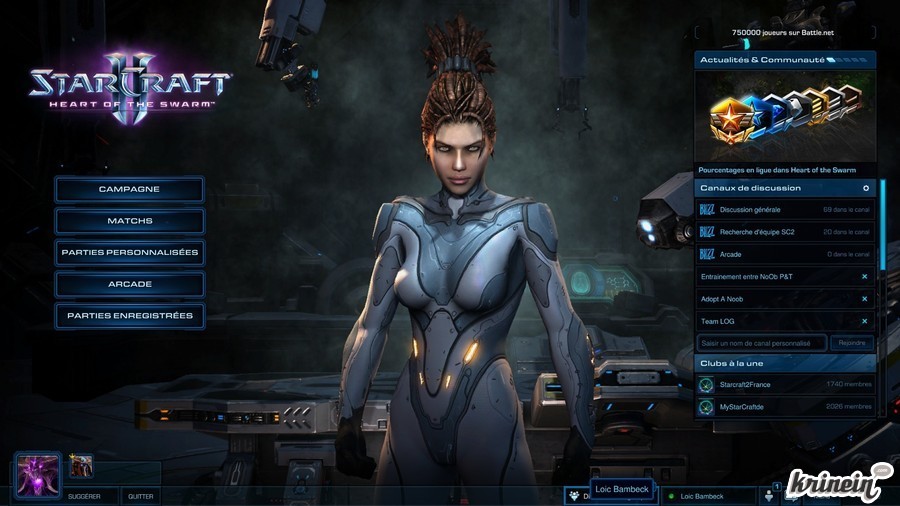The width and height of the screenshot is (900, 506).
Task: Remove the Adopt A Noob channel
Action: coord(865,299)
